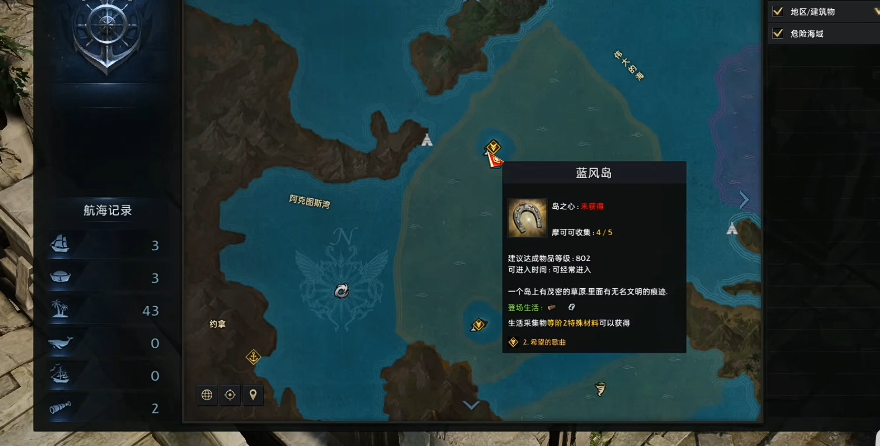
Task: Click the horseshoe island token icon
Action: click(526, 217)
